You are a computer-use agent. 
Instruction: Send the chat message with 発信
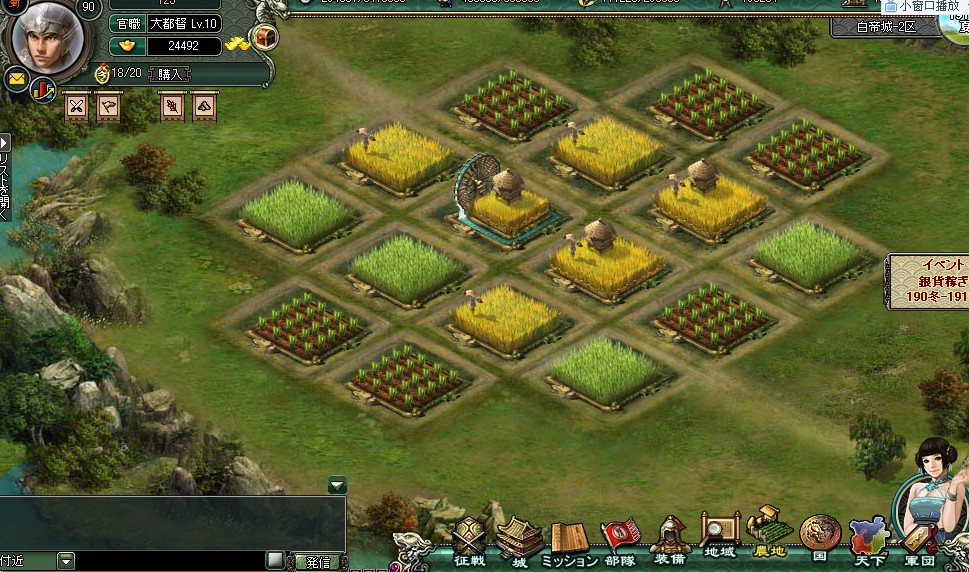click(x=317, y=561)
